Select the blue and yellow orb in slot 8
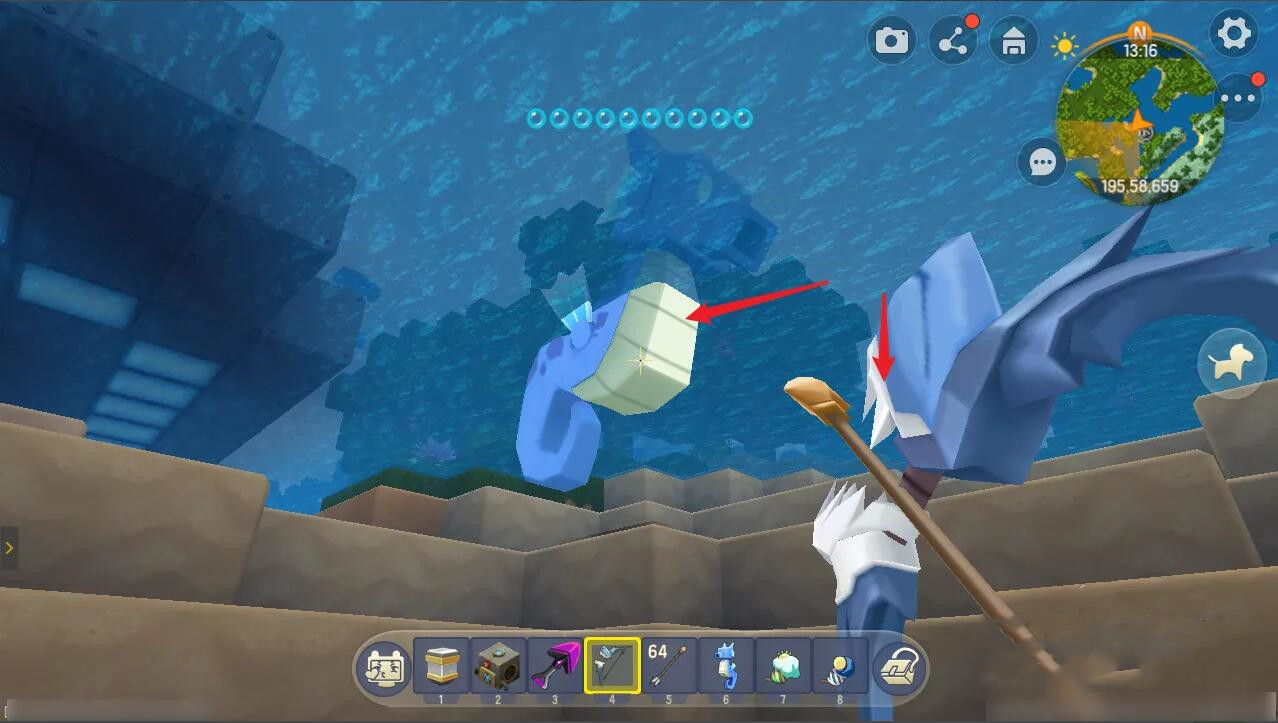 [x=840, y=666]
